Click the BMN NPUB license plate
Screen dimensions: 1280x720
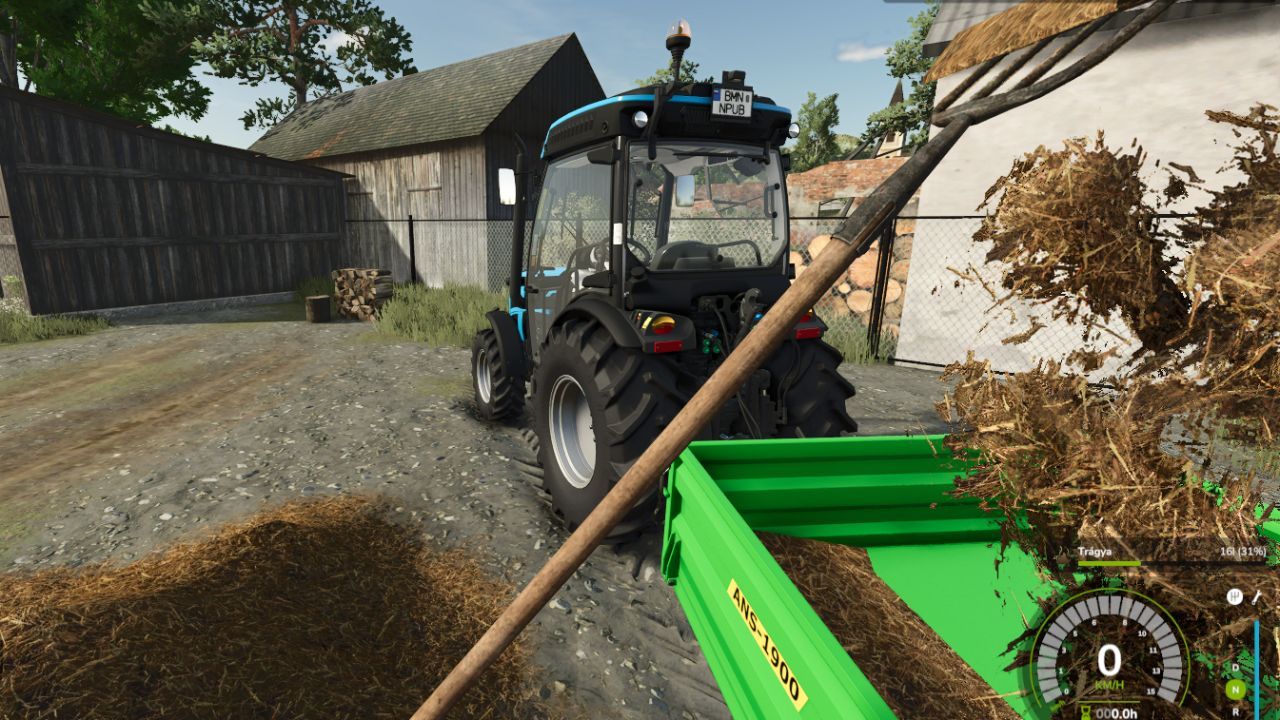(x=735, y=100)
